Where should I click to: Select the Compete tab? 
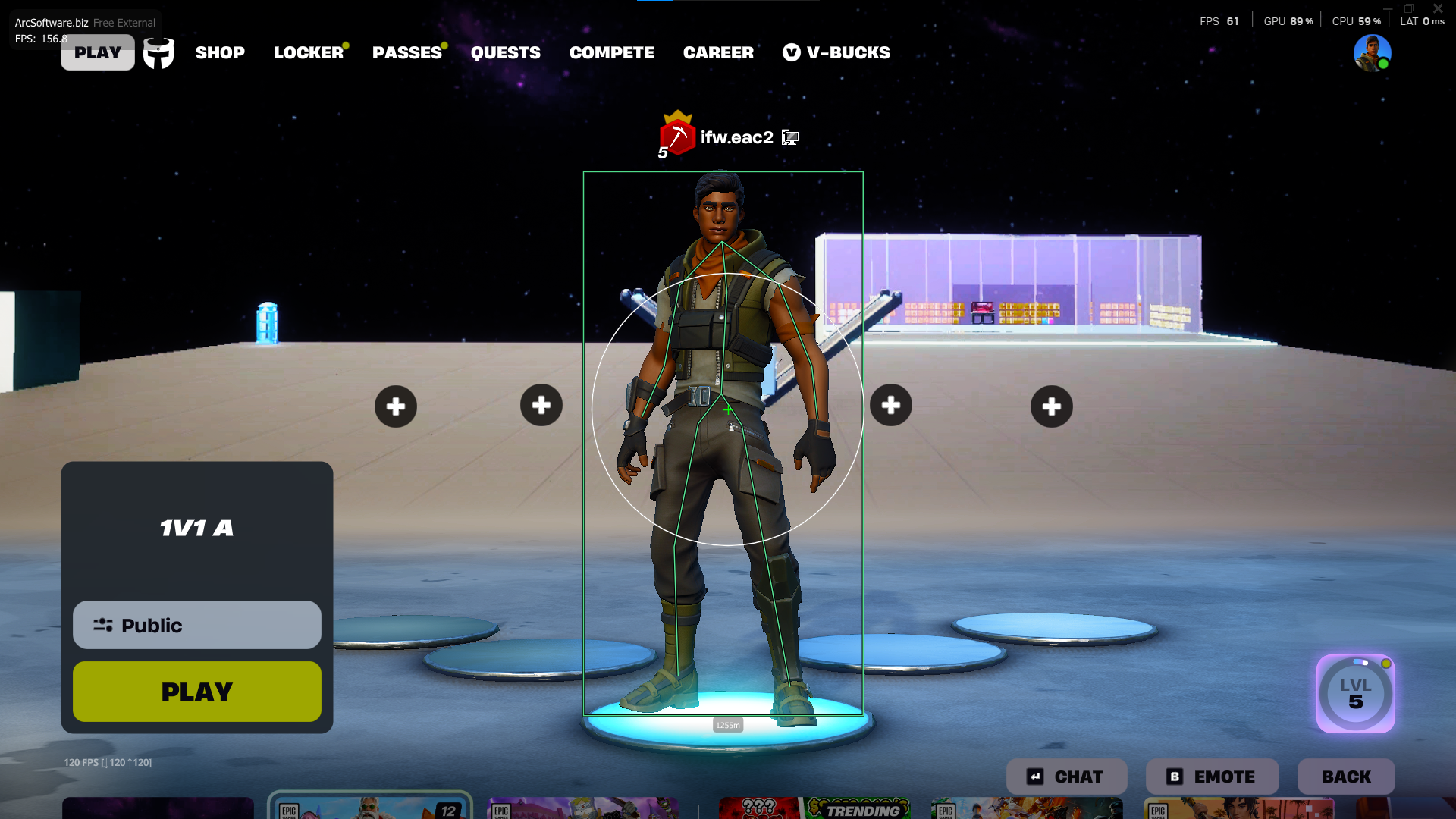click(x=611, y=52)
